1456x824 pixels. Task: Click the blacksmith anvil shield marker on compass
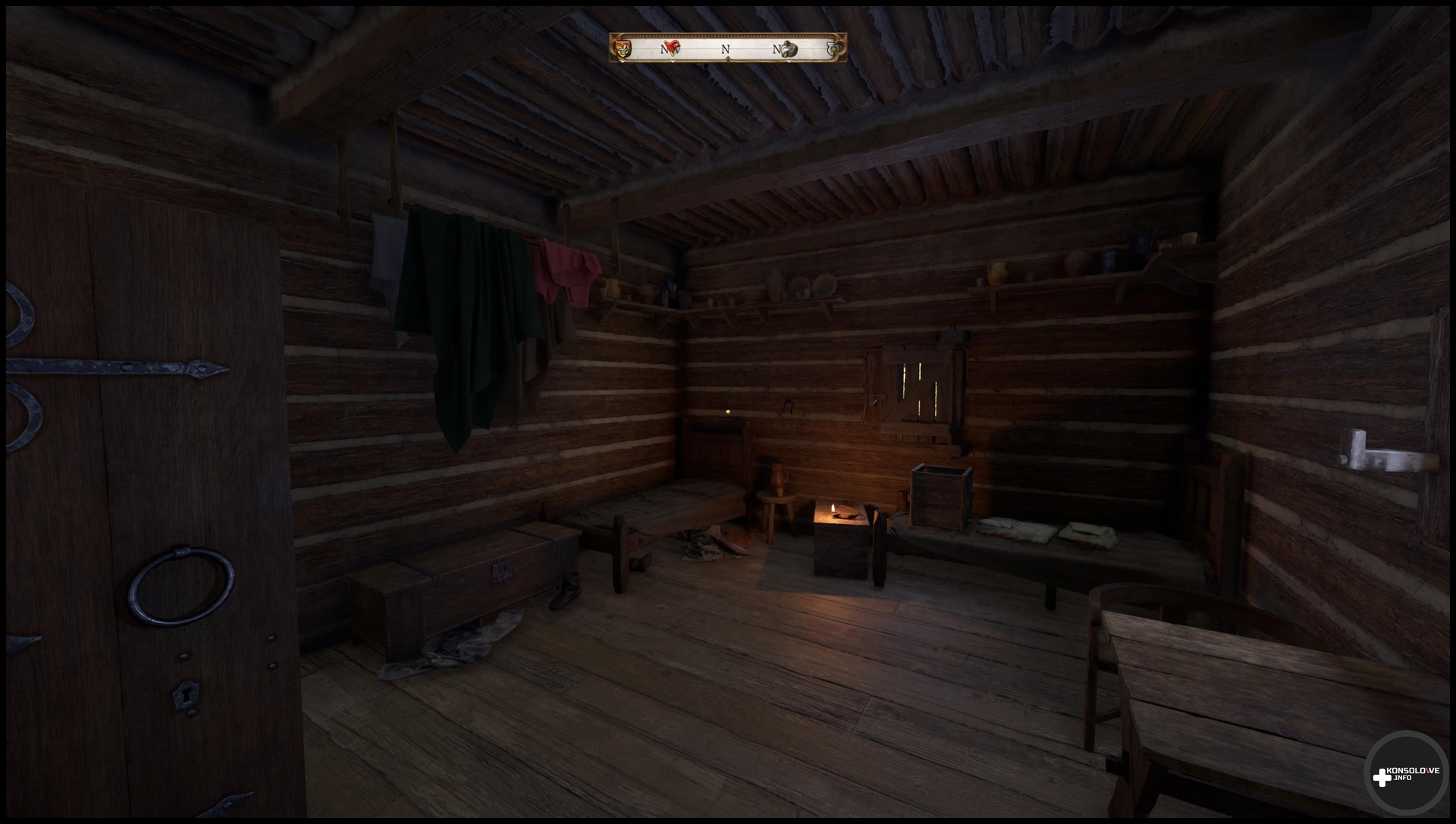pos(623,49)
